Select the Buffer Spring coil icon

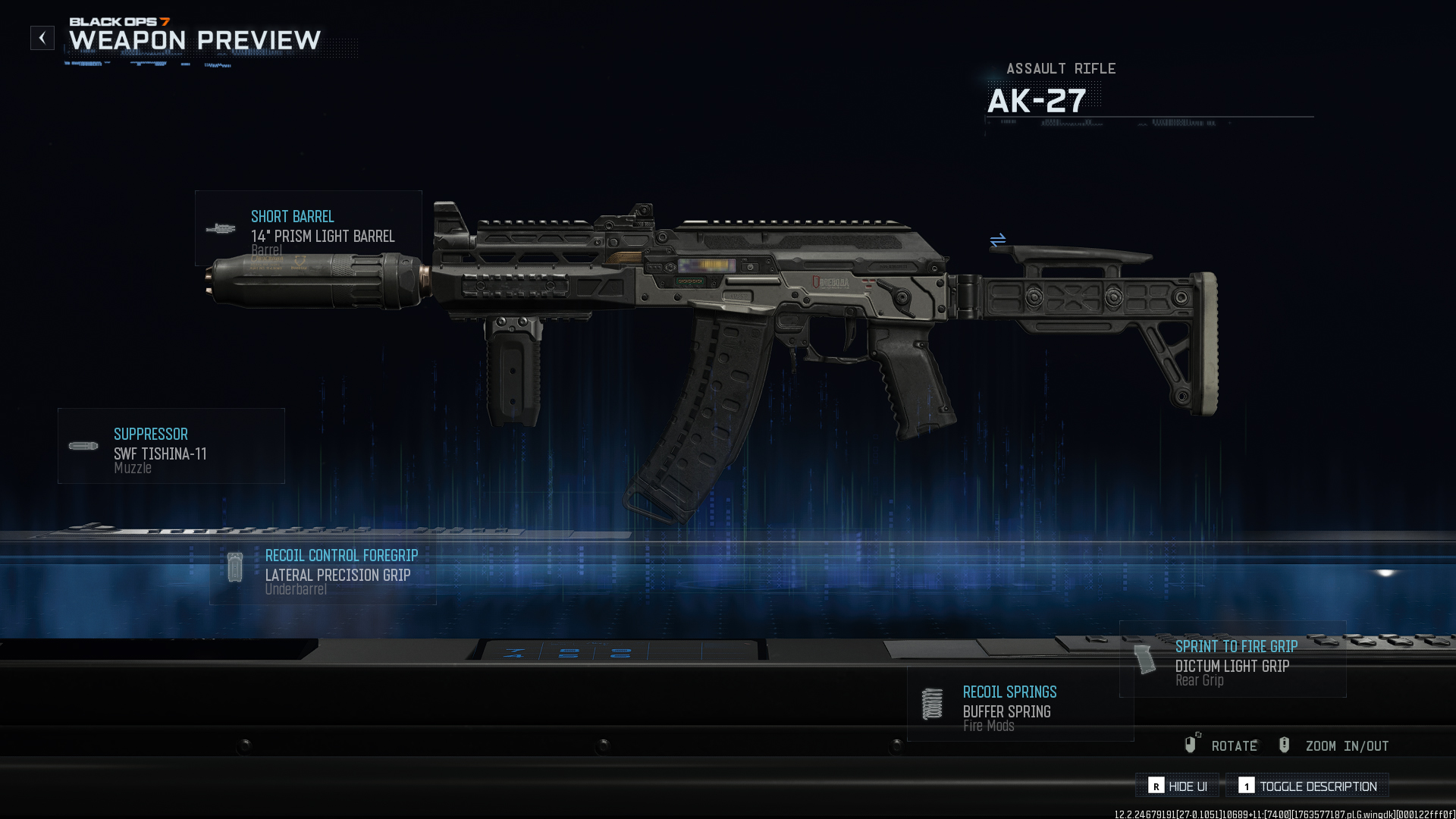(x=931, y=702)
